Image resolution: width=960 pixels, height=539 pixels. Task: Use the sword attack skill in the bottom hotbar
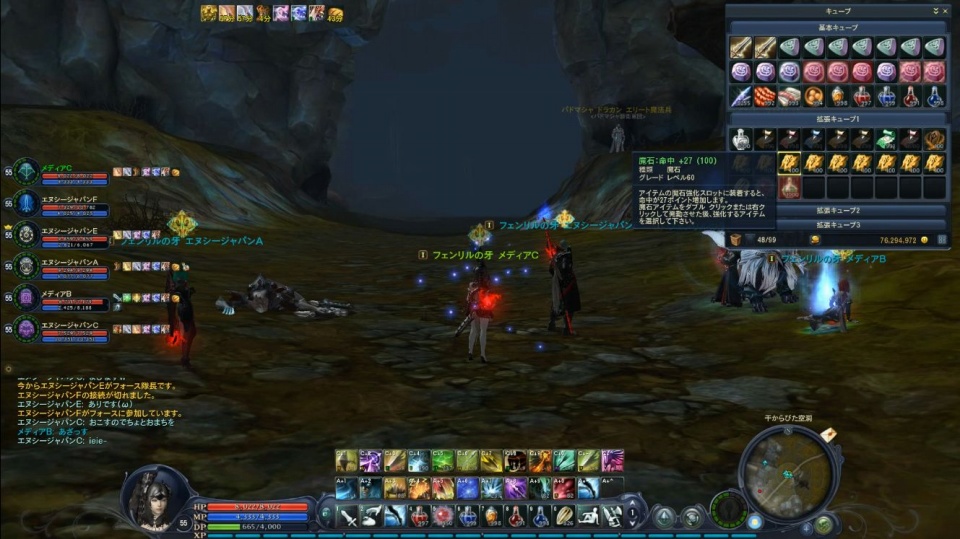348,516
